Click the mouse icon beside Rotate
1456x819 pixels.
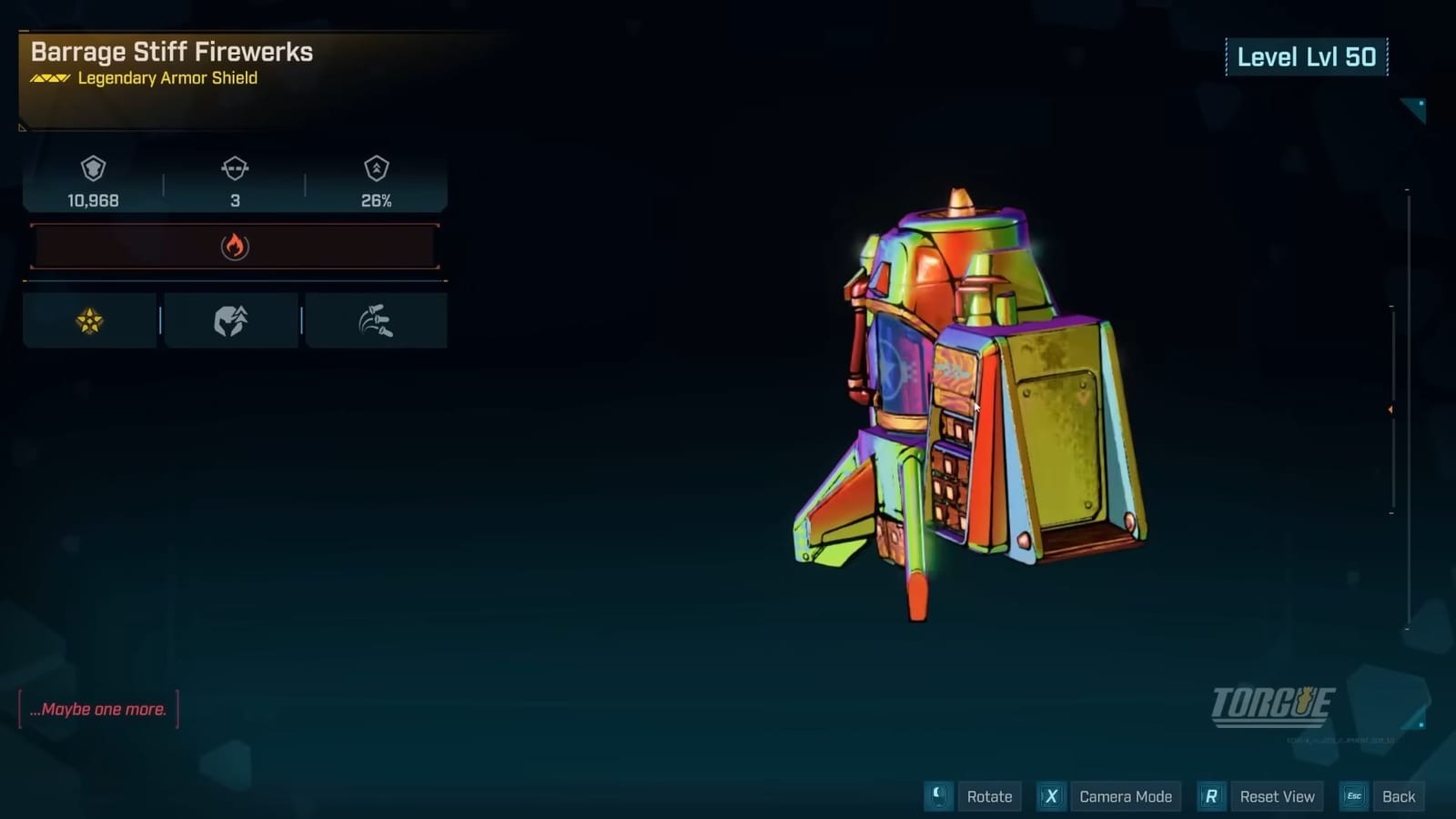[x=936, y=796]
